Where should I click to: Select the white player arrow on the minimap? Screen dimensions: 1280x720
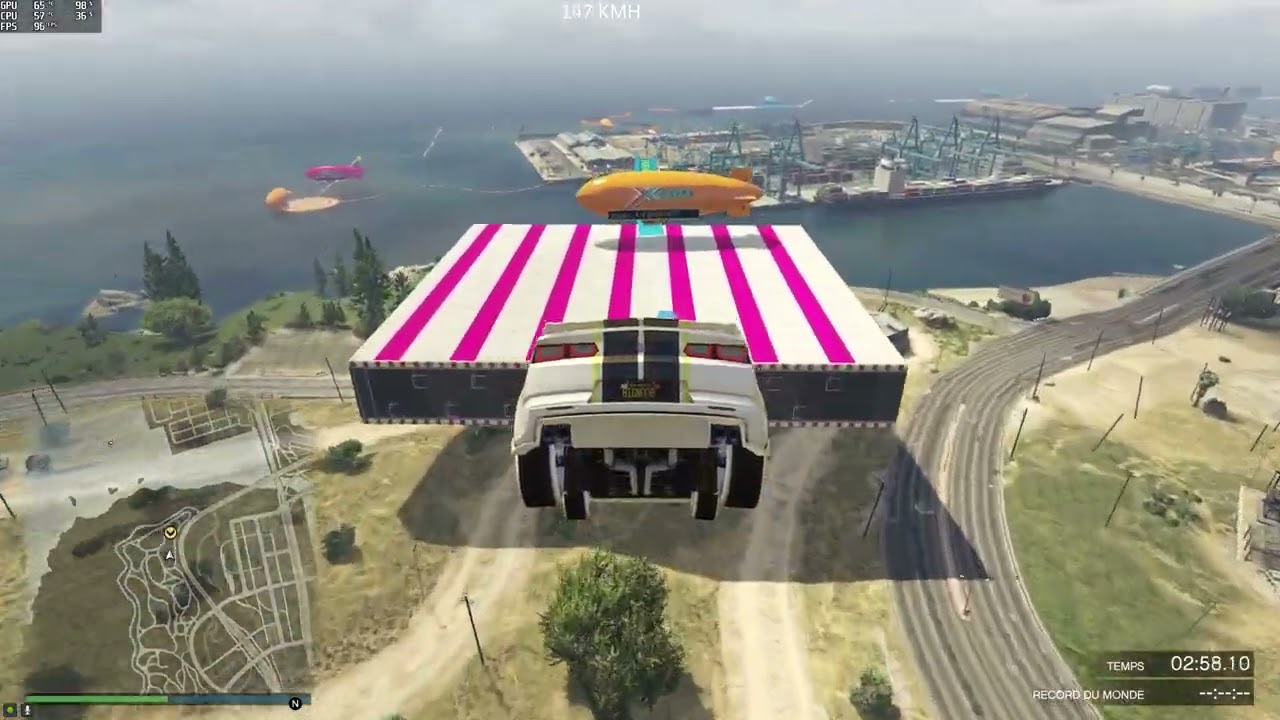(x=169, y=555)
